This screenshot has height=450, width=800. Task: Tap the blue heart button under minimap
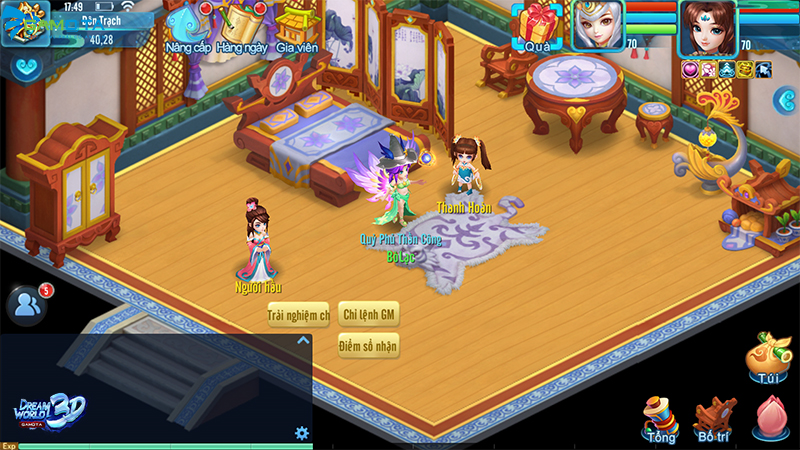click(25, 68)
